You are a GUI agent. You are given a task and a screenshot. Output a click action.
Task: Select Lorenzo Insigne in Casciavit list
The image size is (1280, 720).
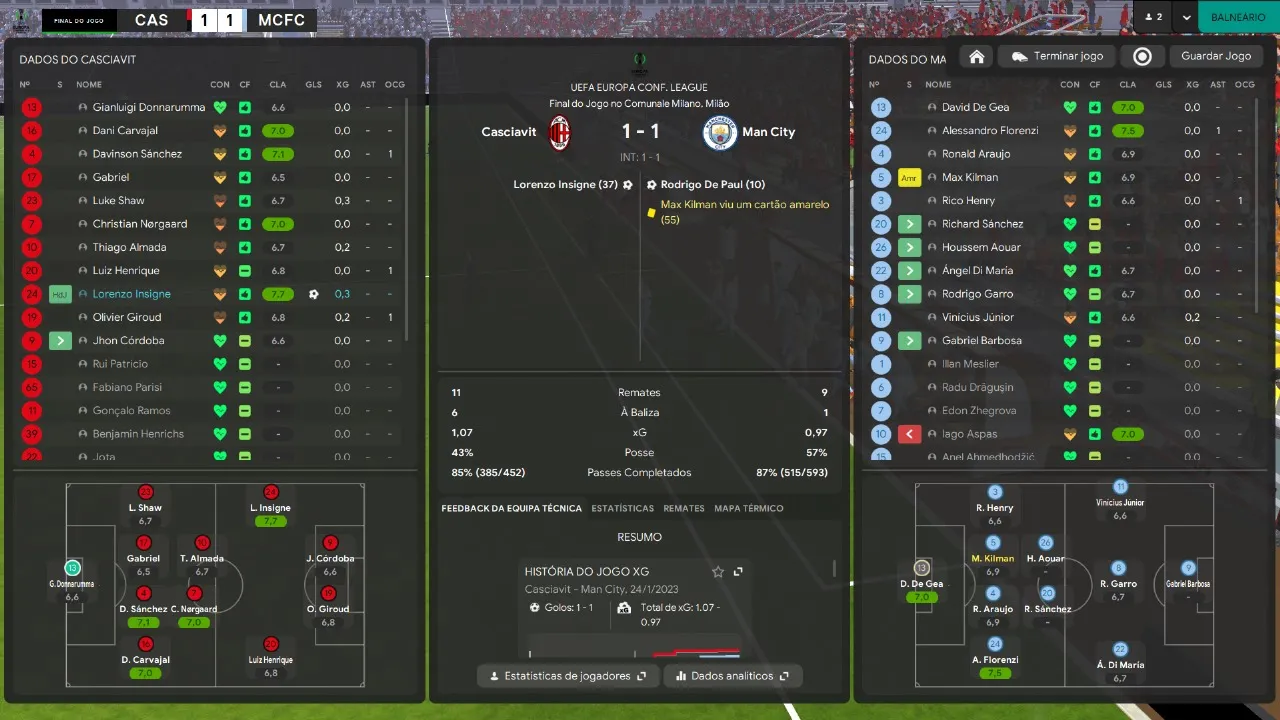point(132,294)
